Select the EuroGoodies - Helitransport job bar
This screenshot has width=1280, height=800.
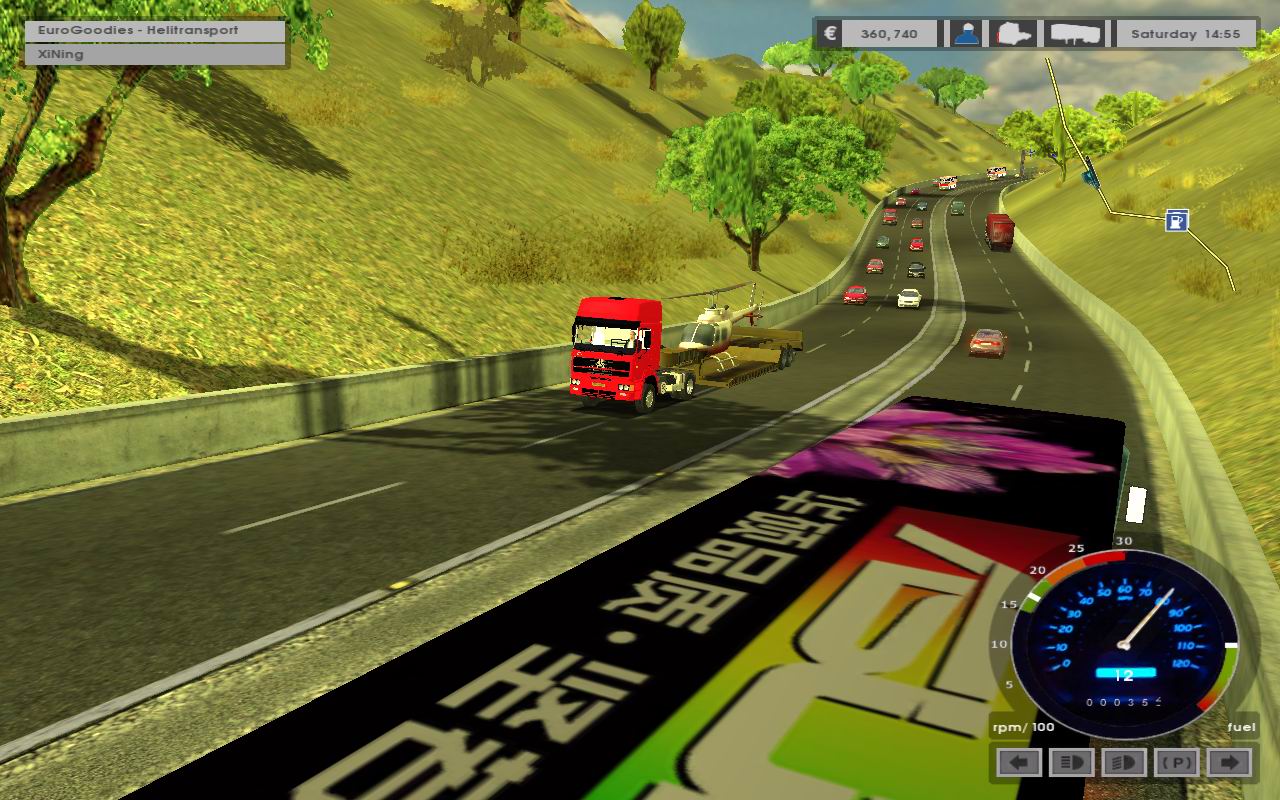156,31
